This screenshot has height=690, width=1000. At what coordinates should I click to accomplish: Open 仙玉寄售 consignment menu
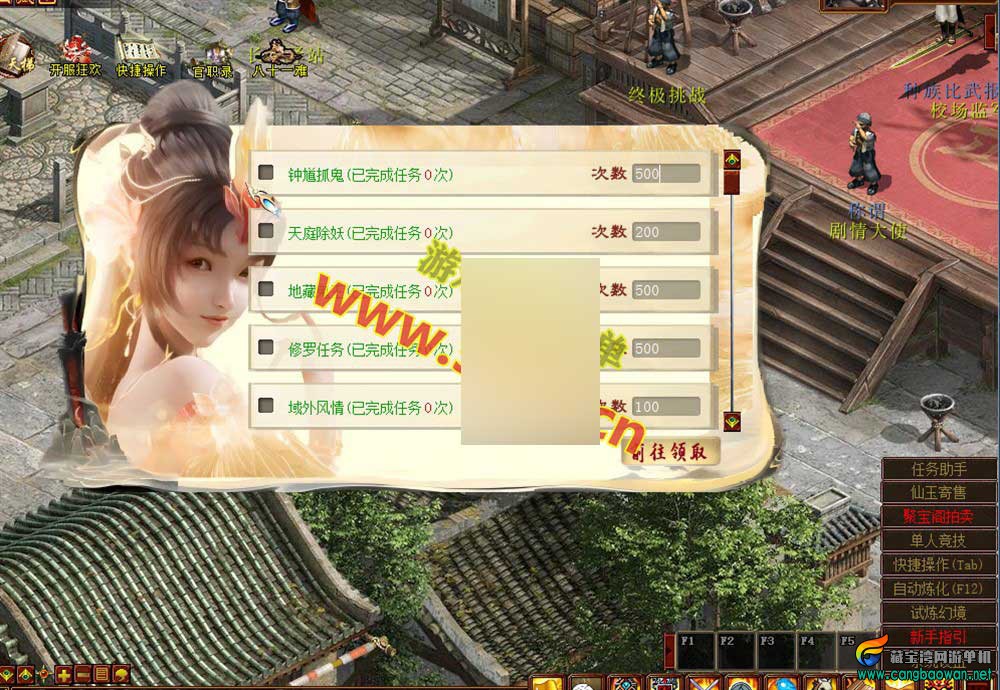point(939,493)
